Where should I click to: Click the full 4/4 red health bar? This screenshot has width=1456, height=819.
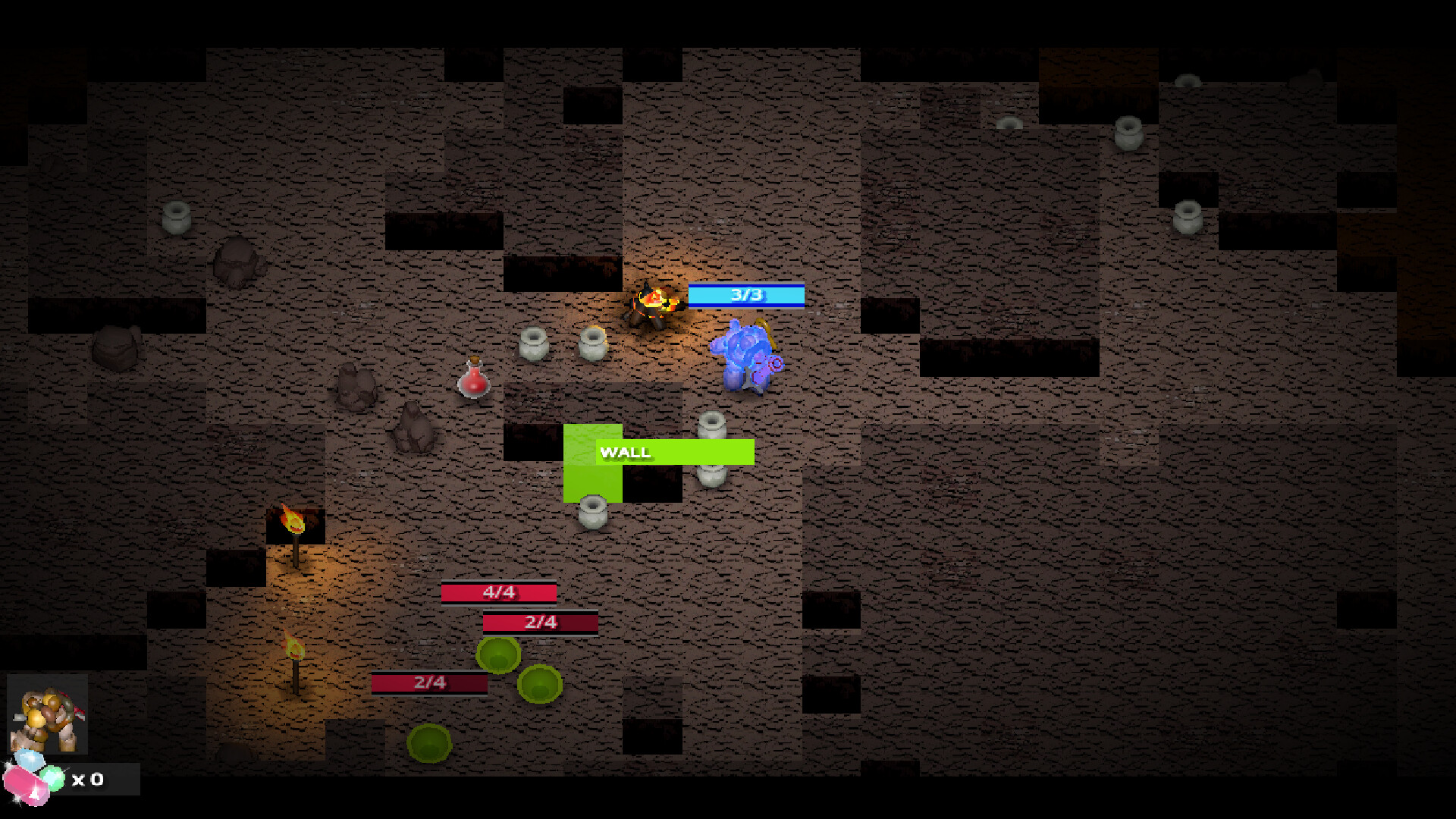(498, 593)
